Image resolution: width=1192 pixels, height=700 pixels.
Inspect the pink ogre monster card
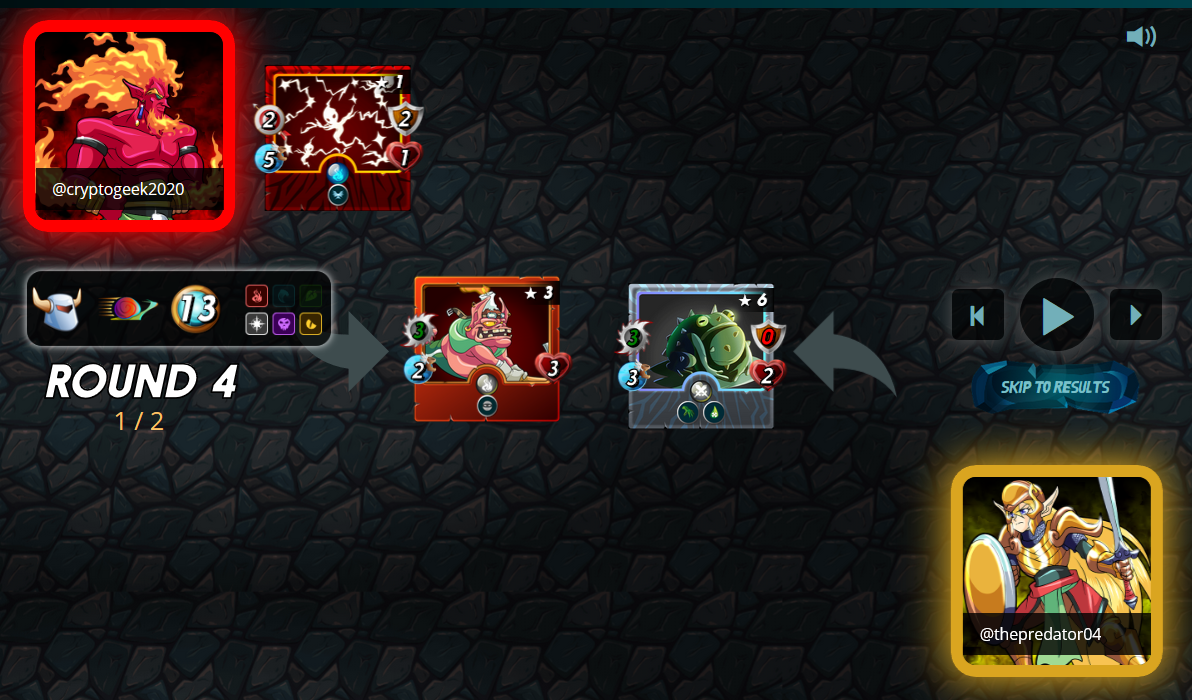tap(486, 349)
